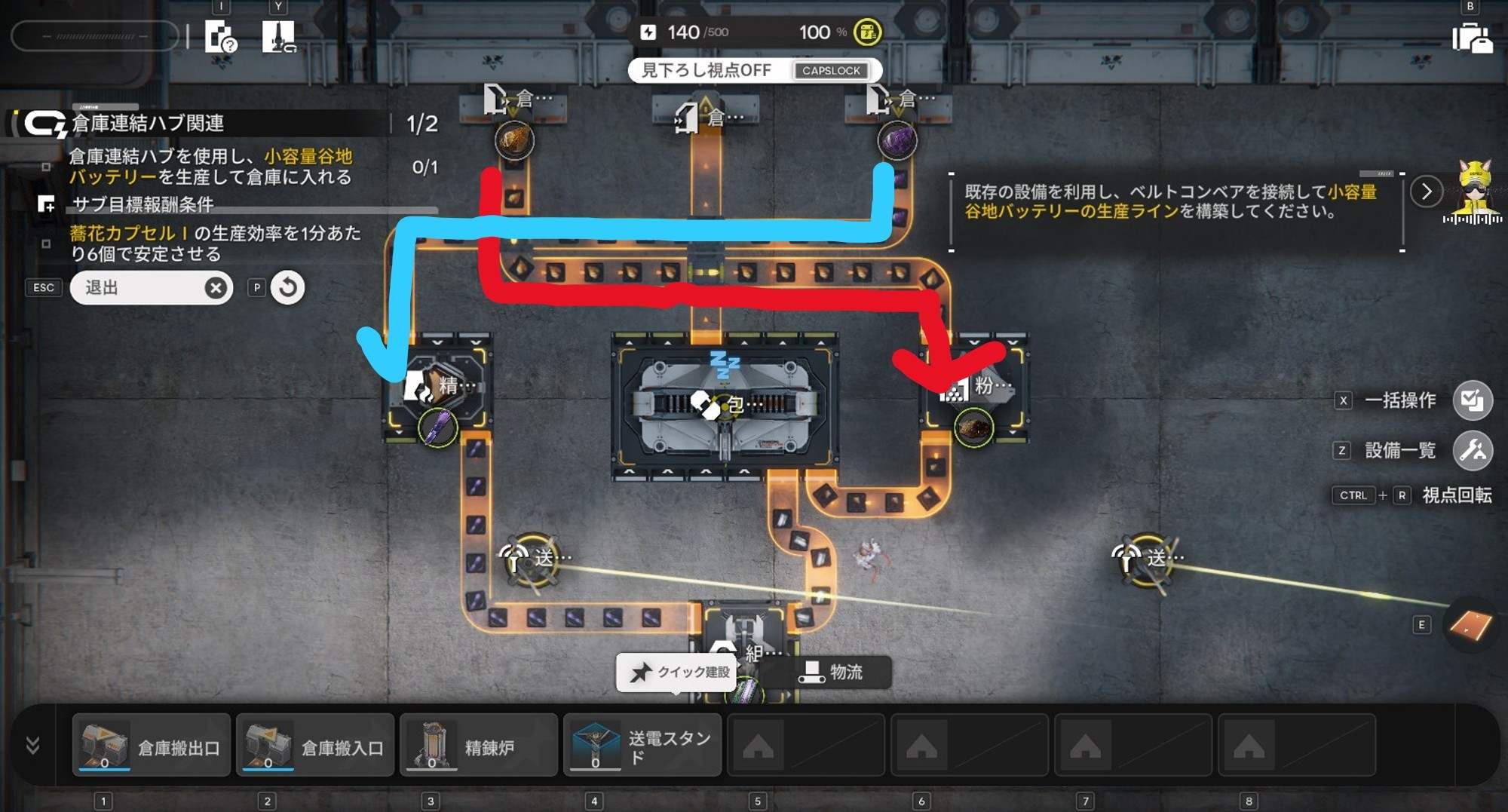The height and width of the screenshot is (812, 1508).
Task: Choose the 精錬炉 refinery slot
Action: pos(479,746)
